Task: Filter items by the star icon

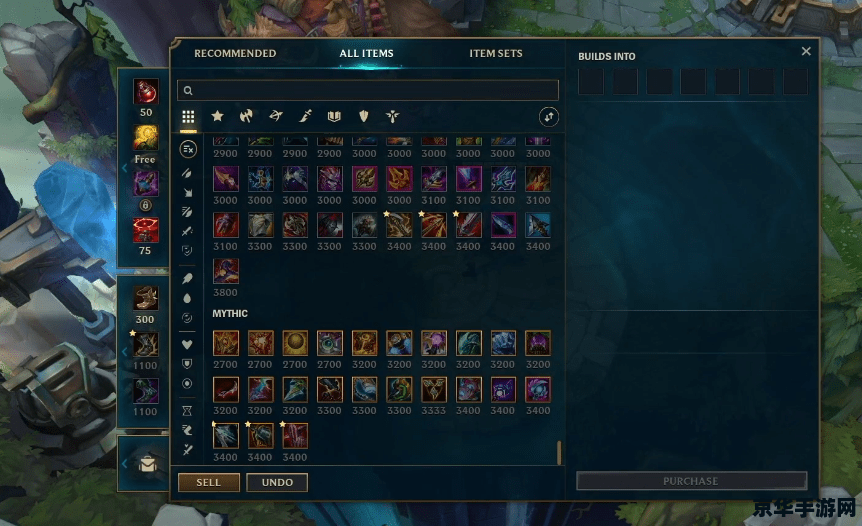Action: point(217,117)
